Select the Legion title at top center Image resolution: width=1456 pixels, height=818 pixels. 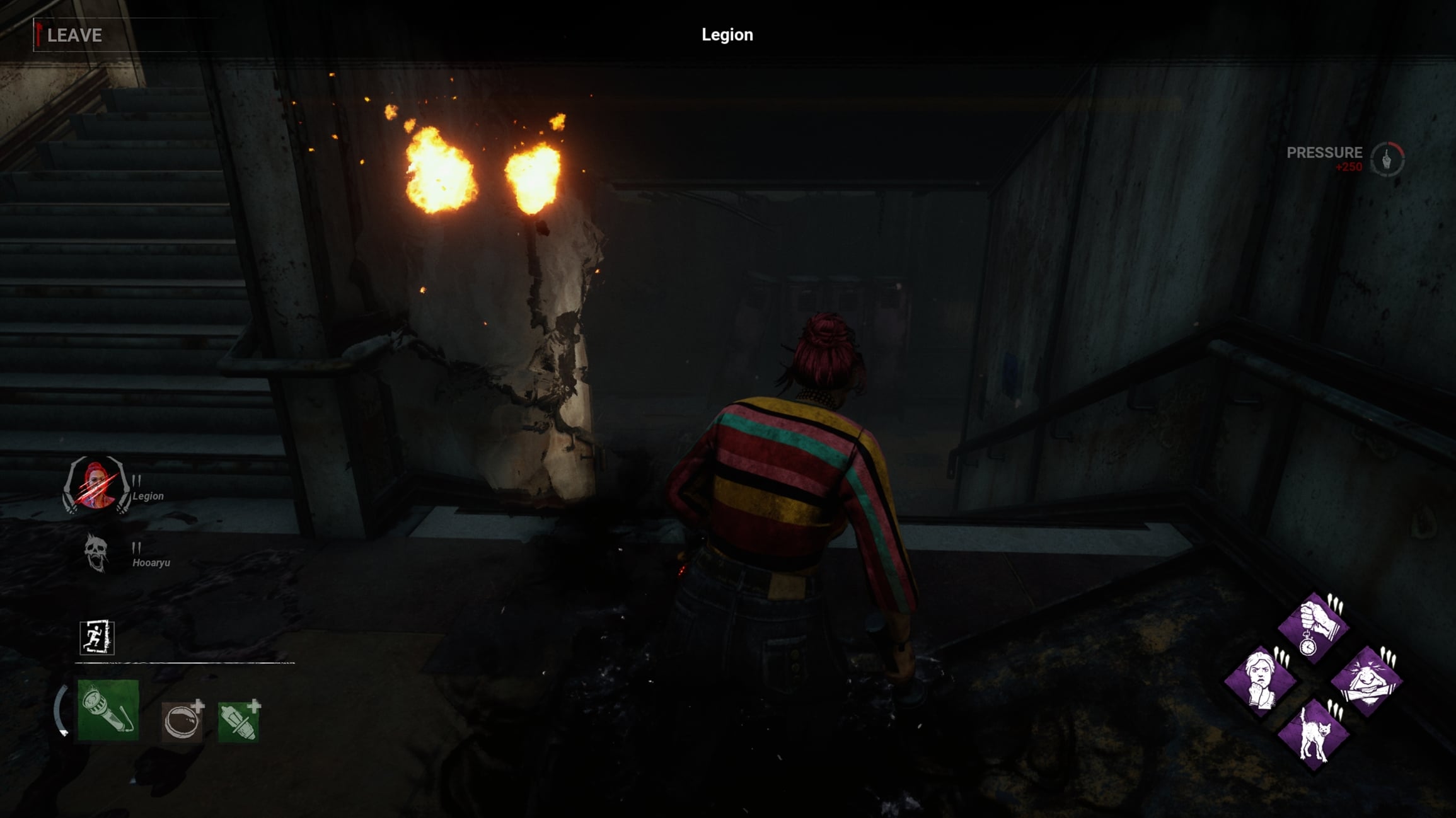[727, 35]
